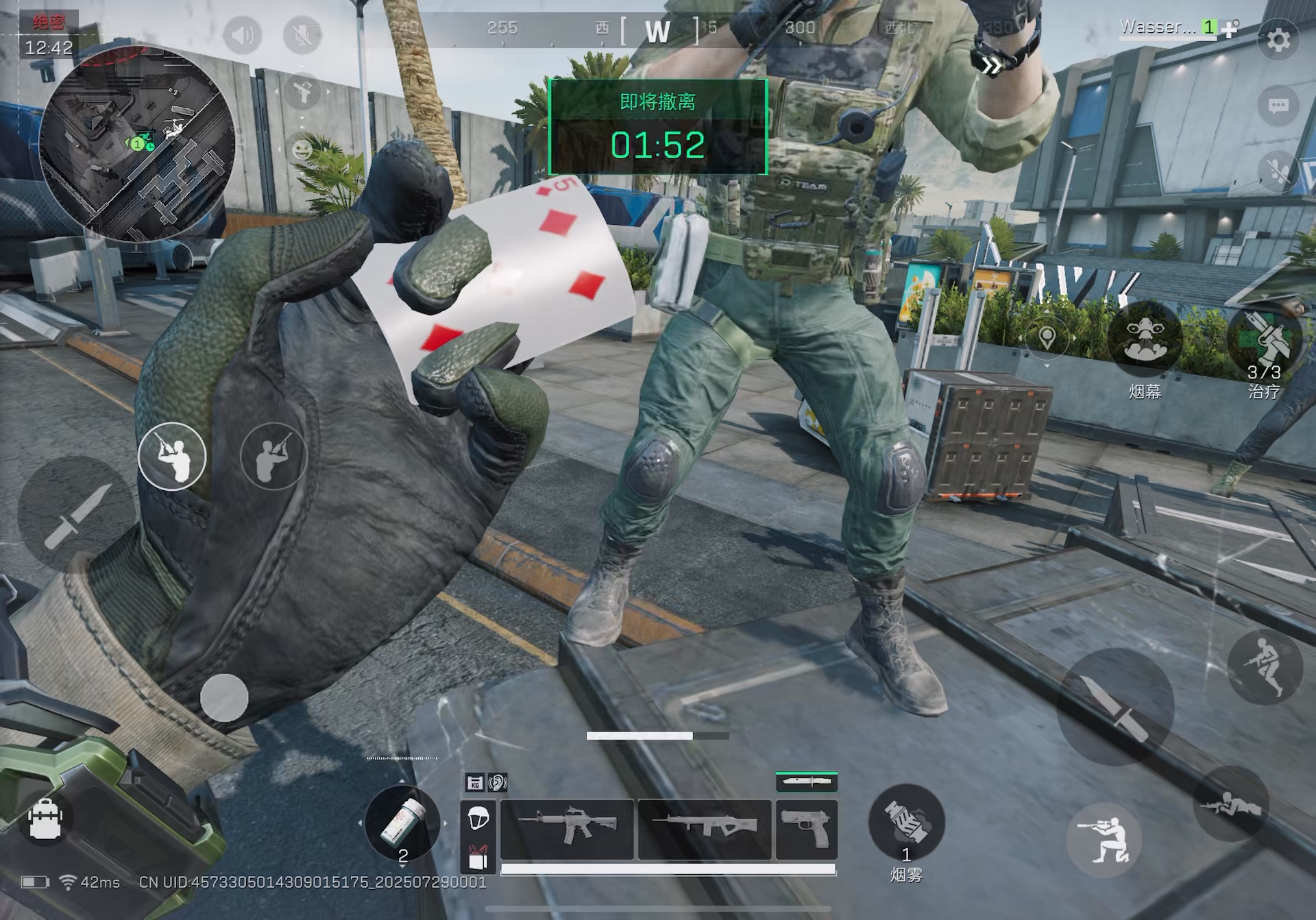This screenshot has height=920, width=1316.
Task: Toggle the speaker sound icon
Action: point(242,34)
